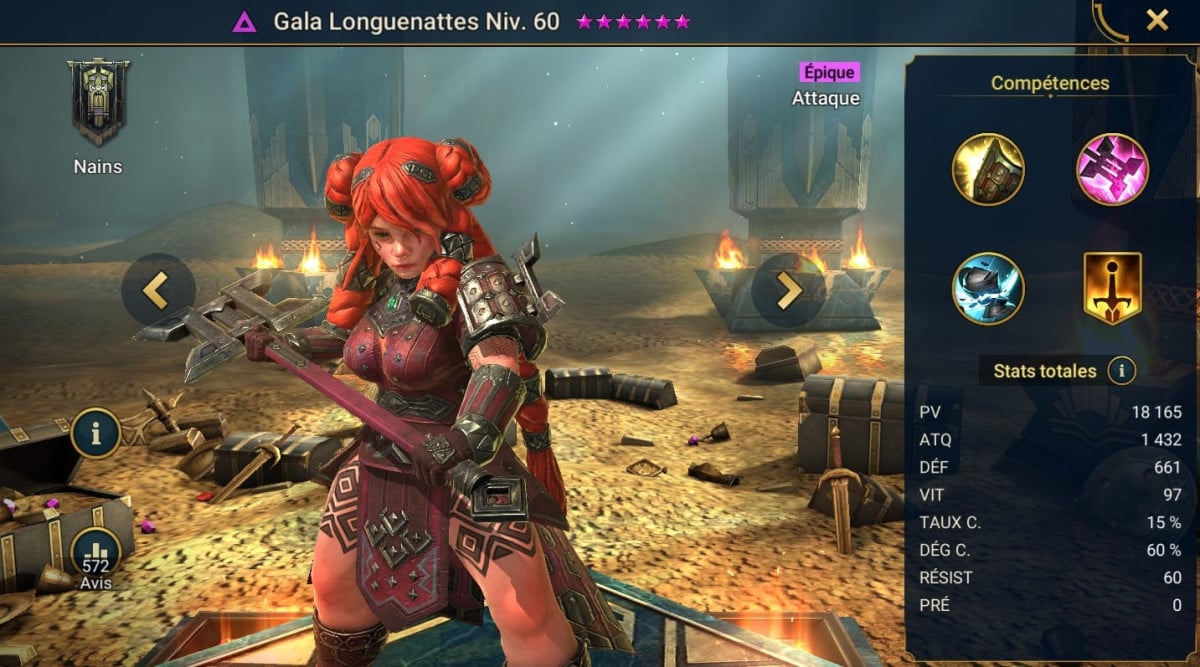Image resolution: width=1200 pixels, height=667 pixels.
Task: Click the Nains faction banner
Action: 98,102
